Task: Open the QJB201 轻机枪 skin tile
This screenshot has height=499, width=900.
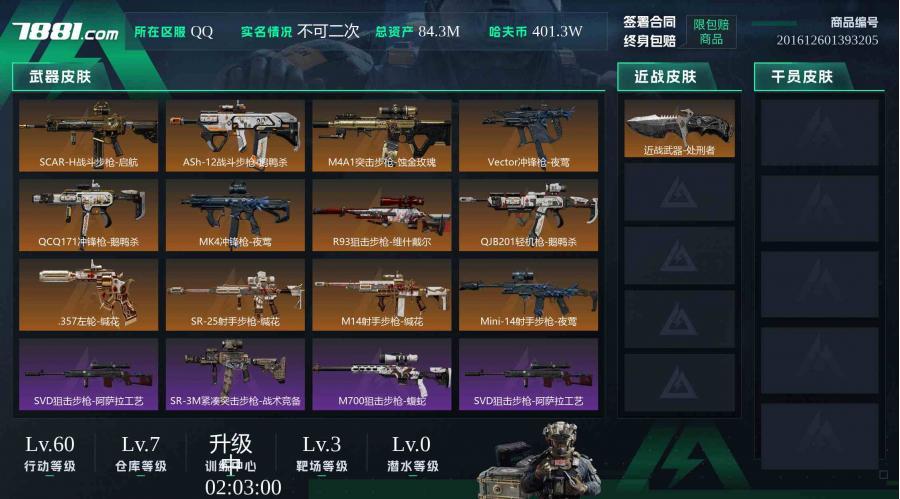Action: coord(528,215)
